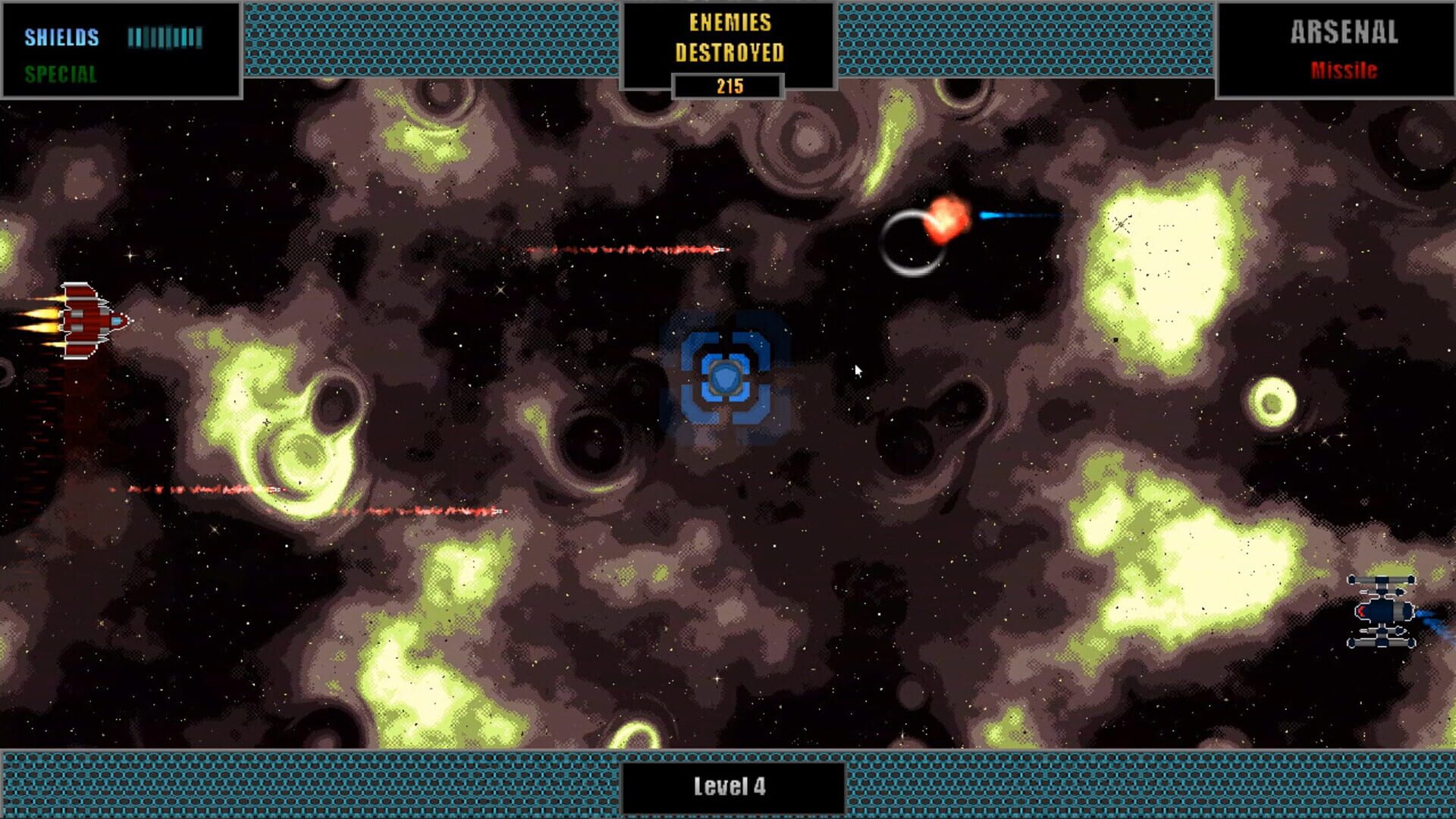The image size is (1456, 819).
Task: Click the black hole ring sprite
Action: (x=912, y=244)
